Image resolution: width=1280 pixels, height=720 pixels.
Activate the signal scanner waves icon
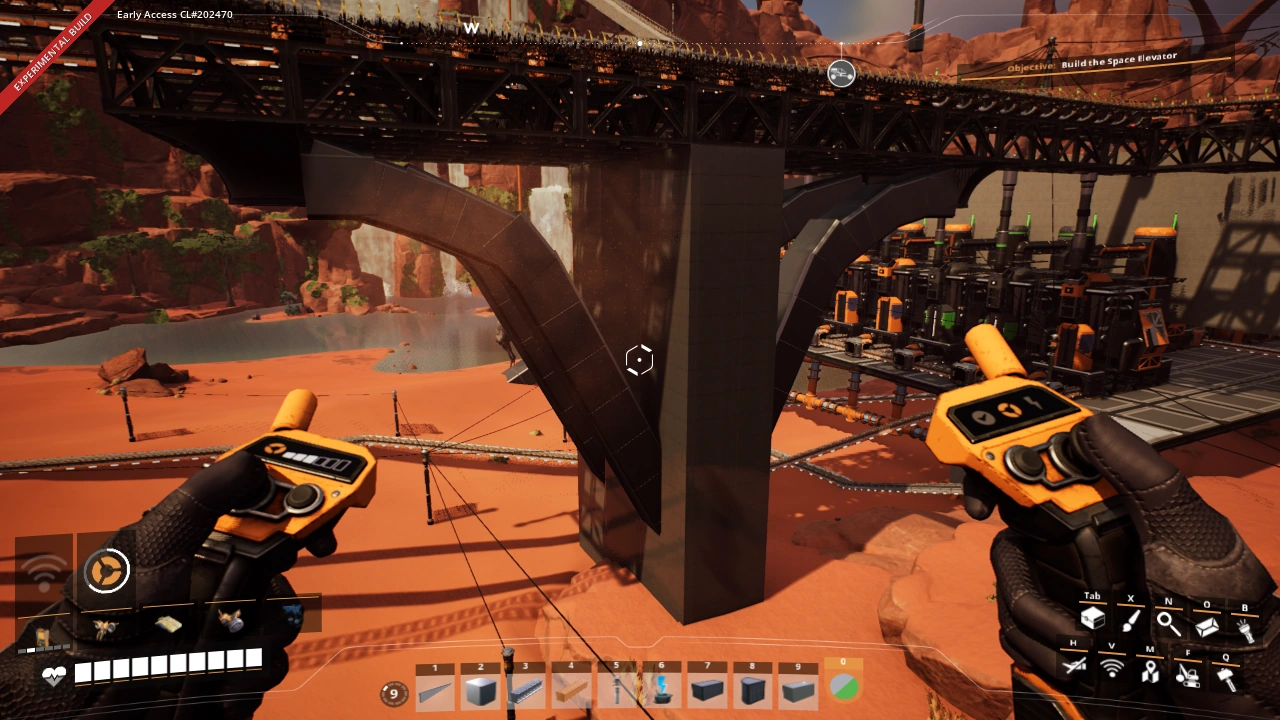click(1112, 667)
